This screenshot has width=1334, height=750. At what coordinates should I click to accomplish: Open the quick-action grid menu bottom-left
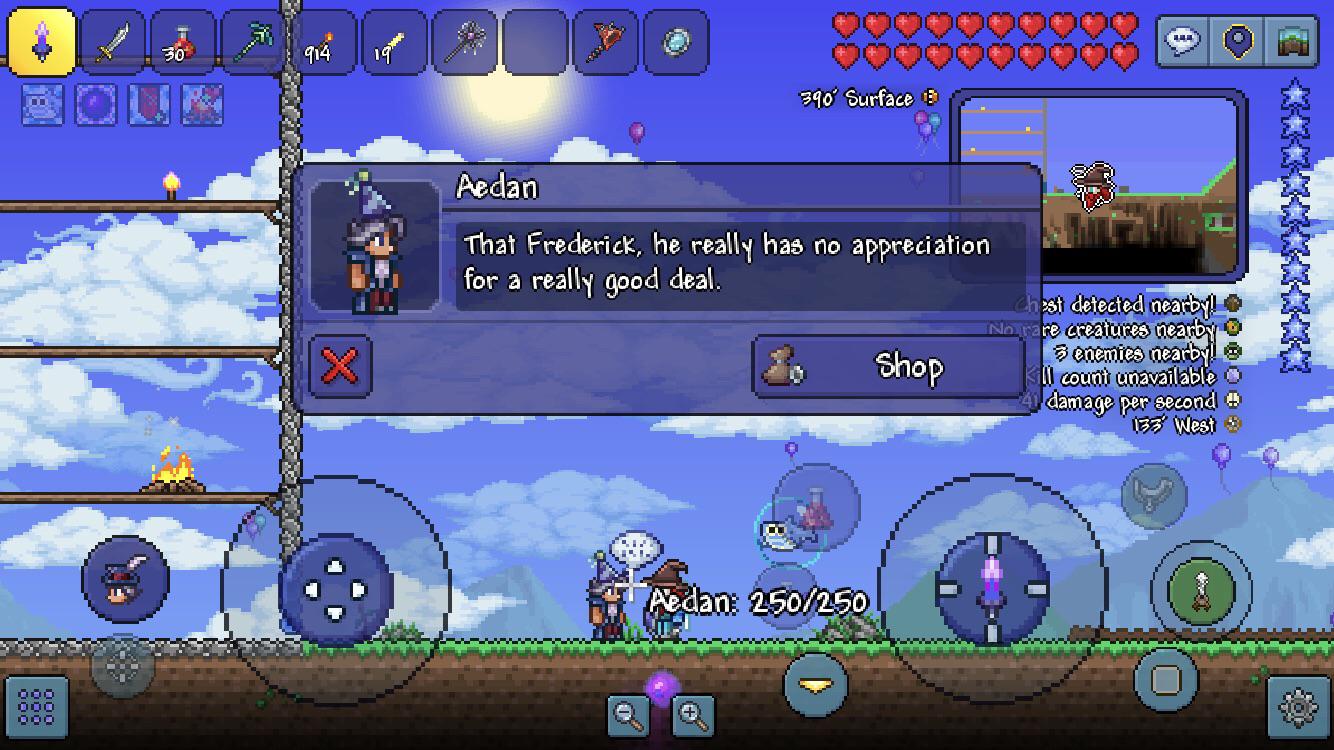pos(37,708)
